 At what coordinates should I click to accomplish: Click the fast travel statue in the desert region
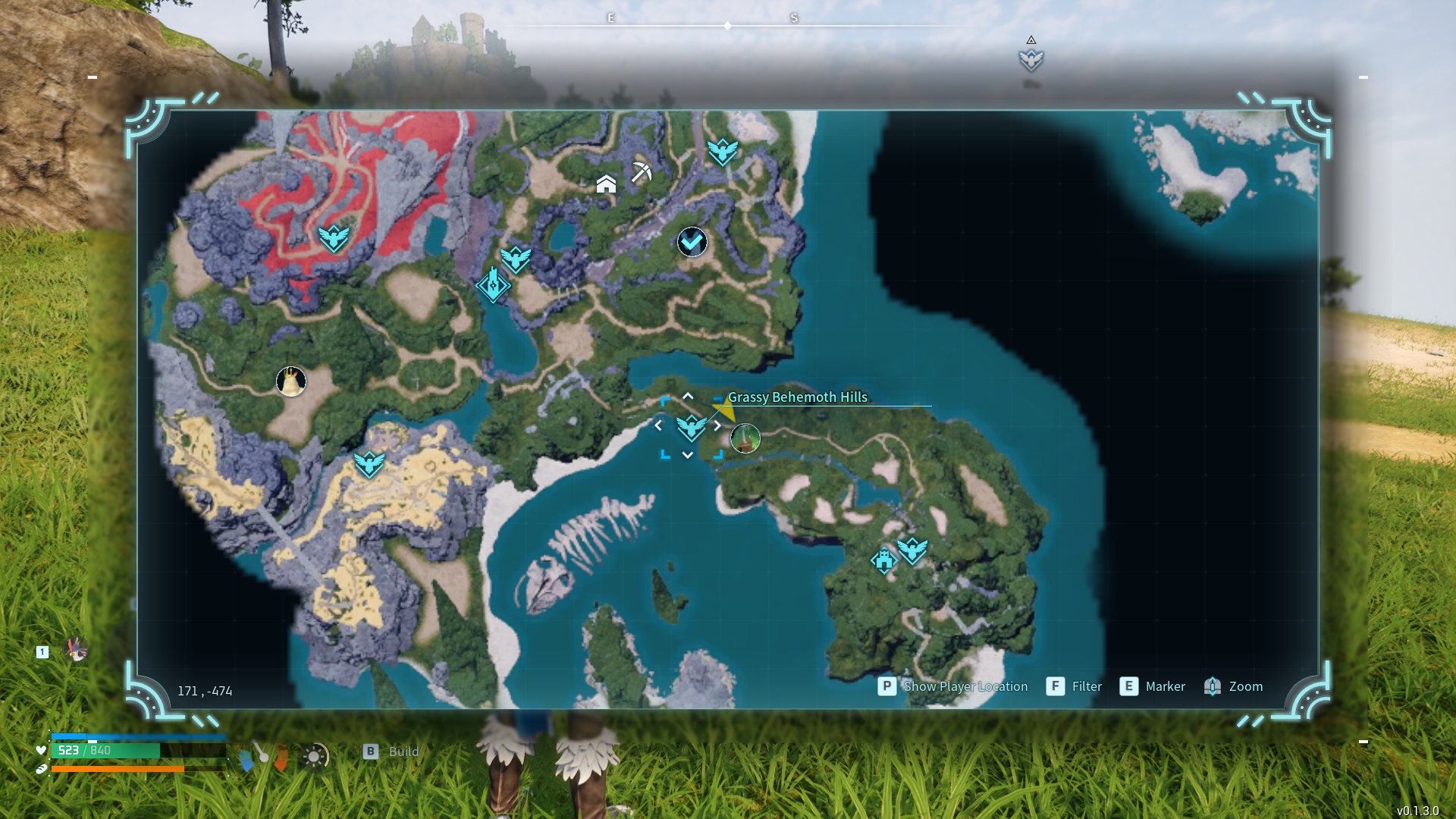369,463
